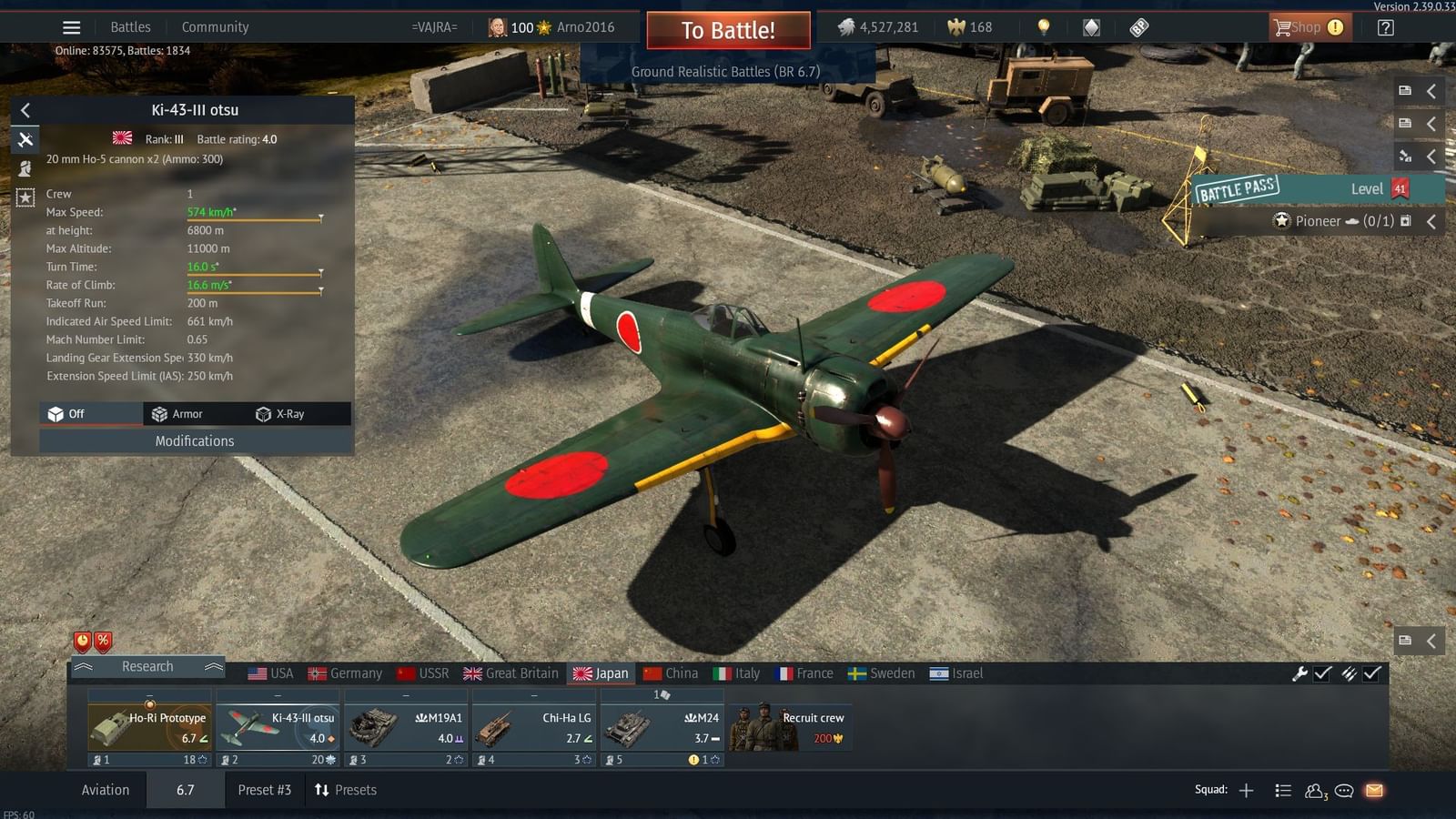Expand the right sidebar chevron panel

(1431, 91)
